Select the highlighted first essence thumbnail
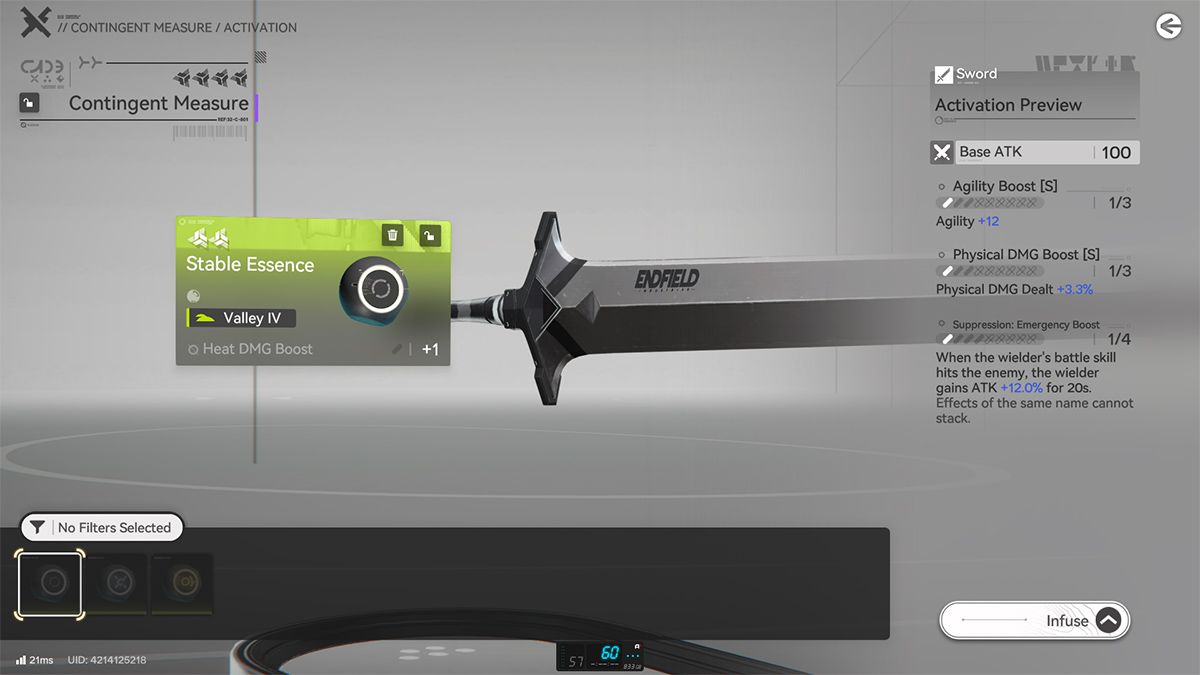1200x675 pixels. pyautogui.click(x=50, y=583)
